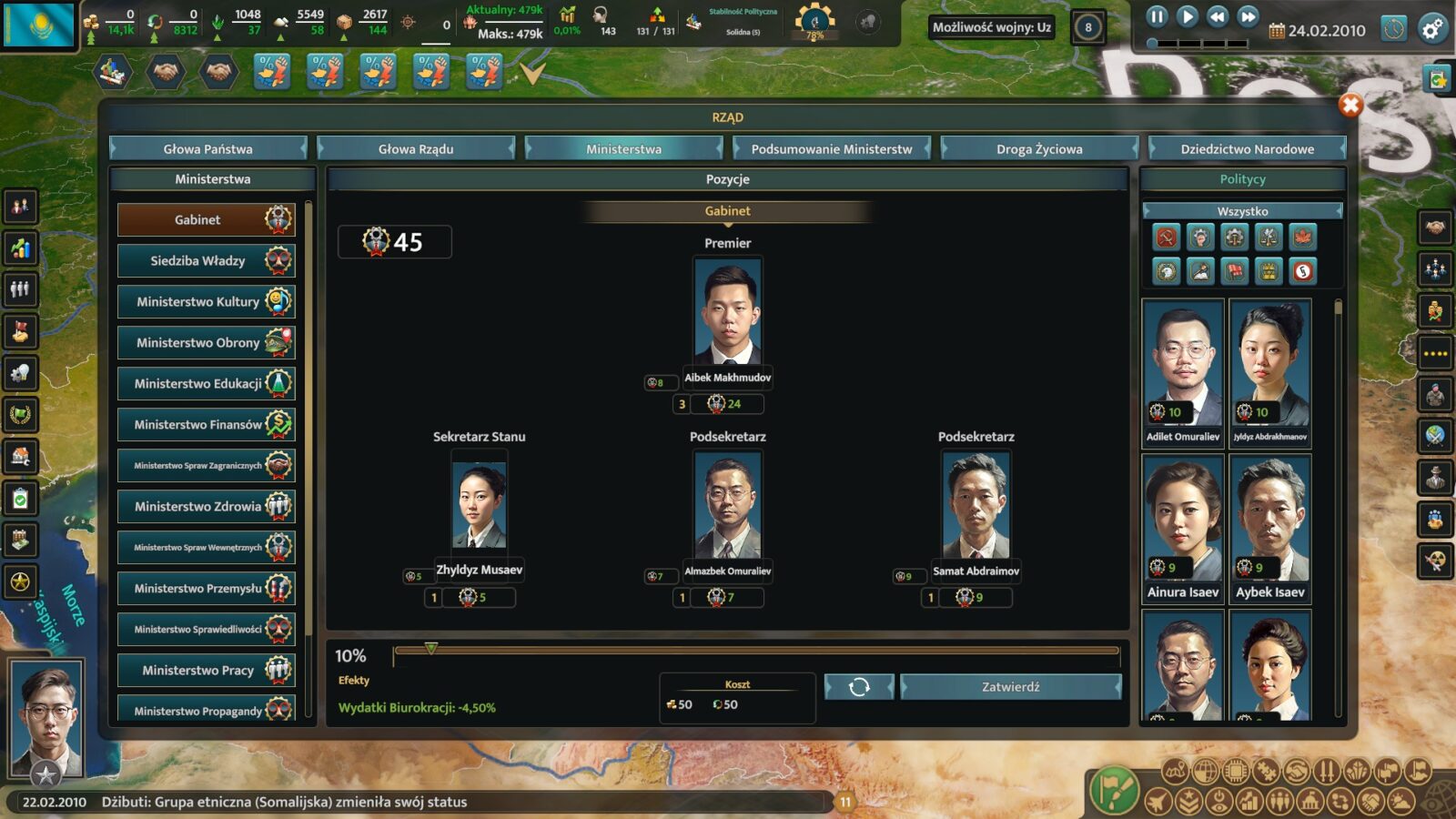1456x819 pixels.
Task: Open the gear settings menu
Action: (1432, 29)
